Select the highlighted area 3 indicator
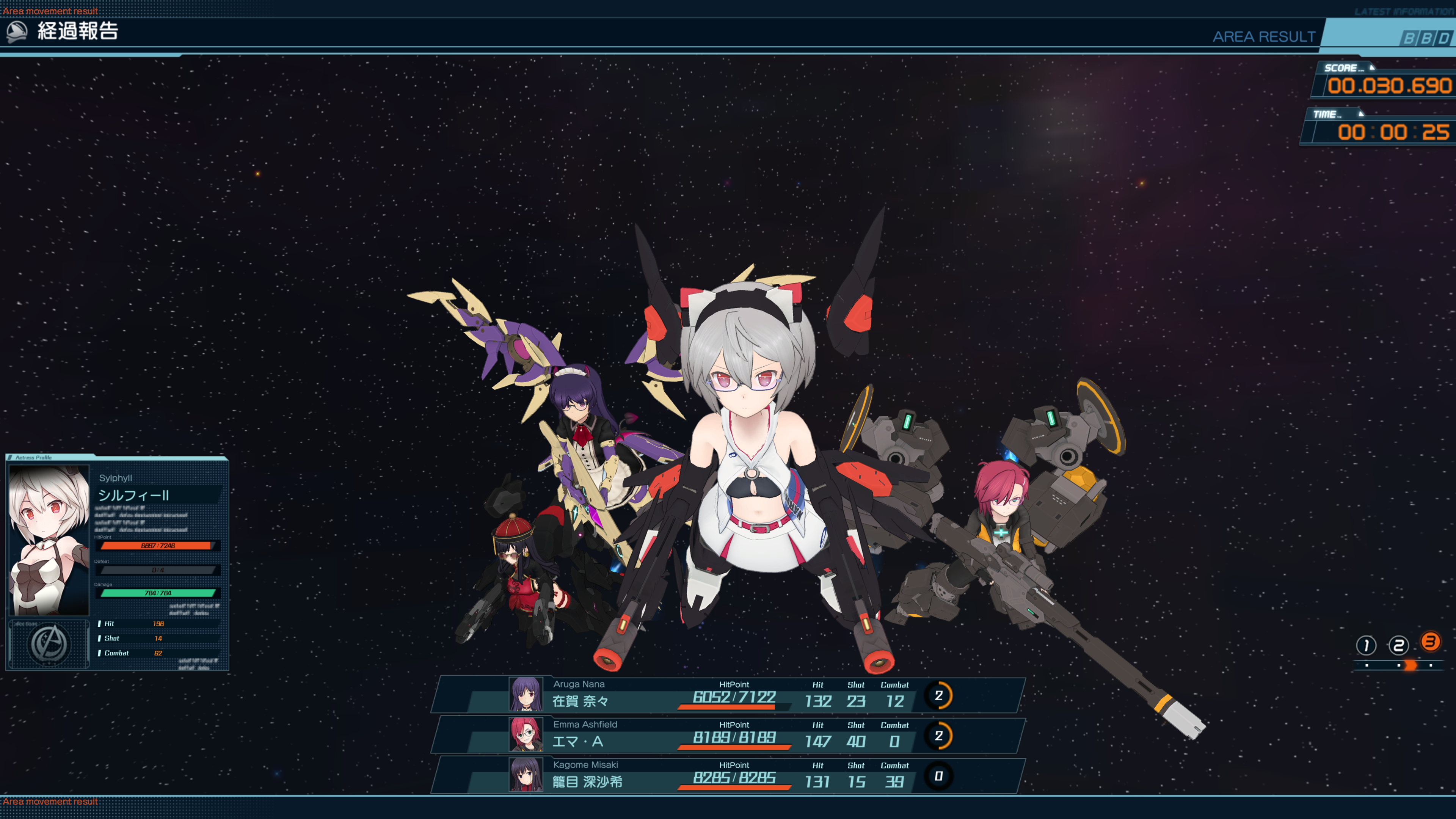 coord(1430,642)
